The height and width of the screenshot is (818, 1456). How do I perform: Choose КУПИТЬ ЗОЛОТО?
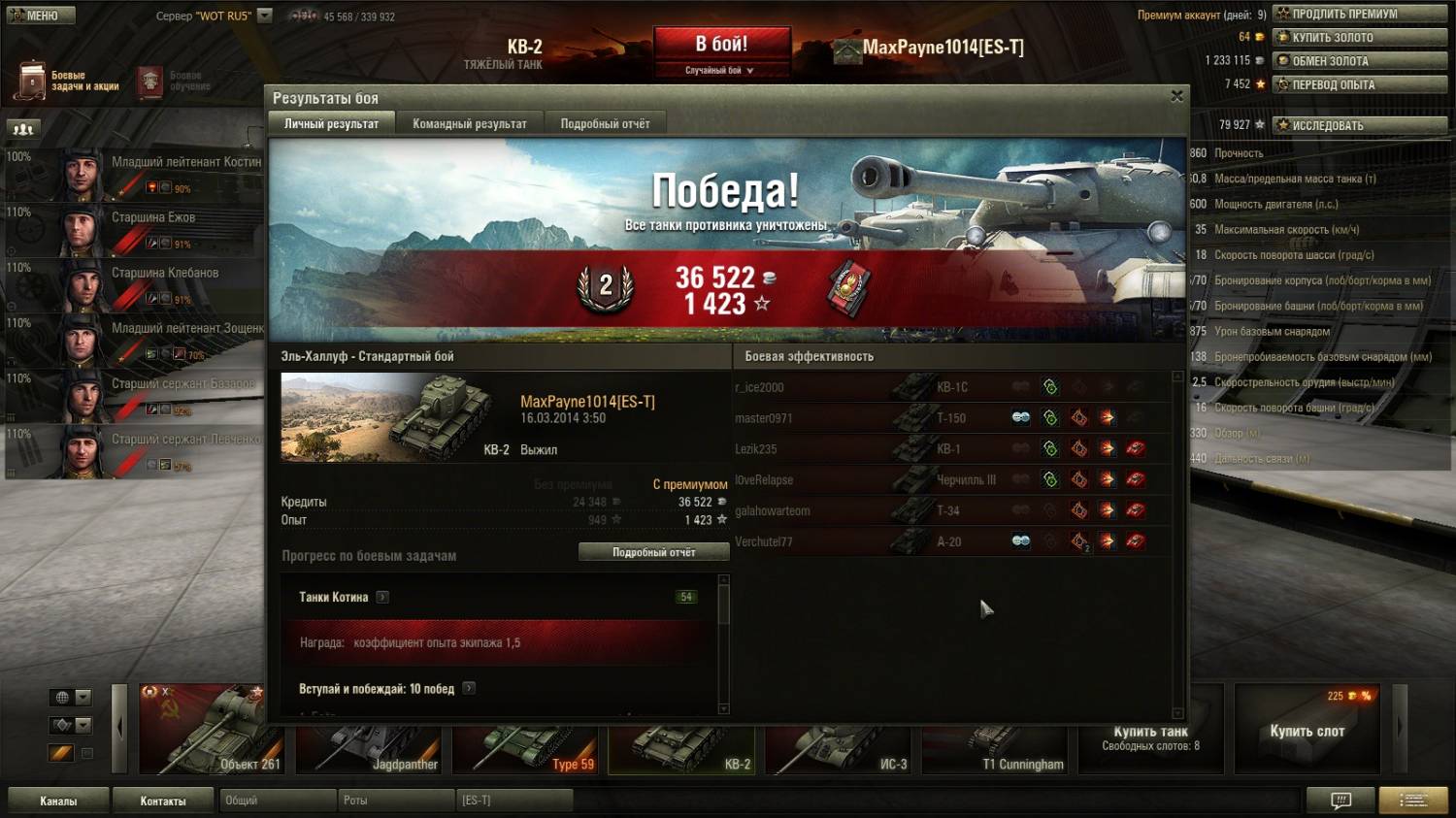pyautogui.click(x=1359, y=37)
